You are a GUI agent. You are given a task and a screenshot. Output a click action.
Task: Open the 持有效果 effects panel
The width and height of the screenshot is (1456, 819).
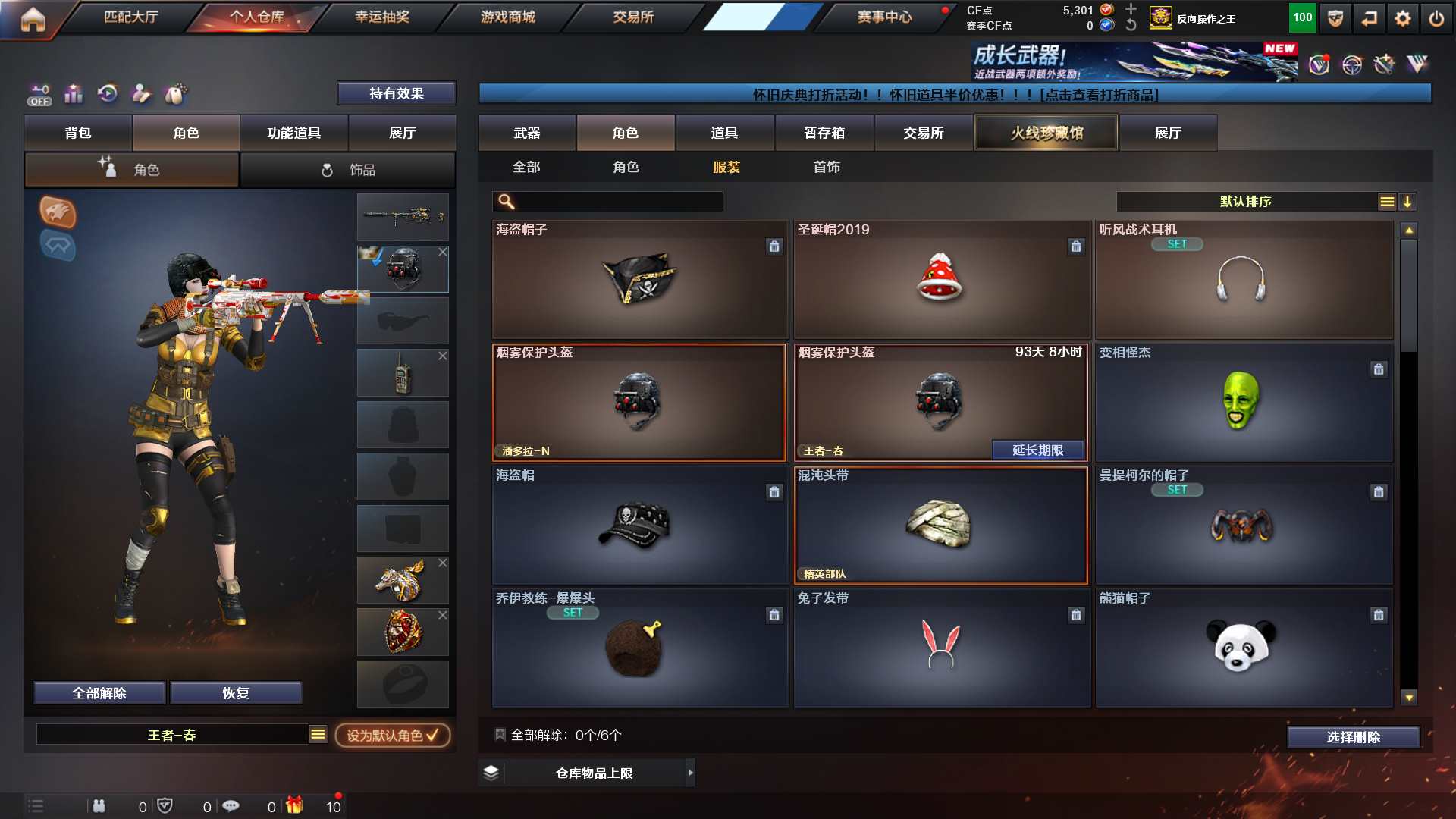(396, 93)
